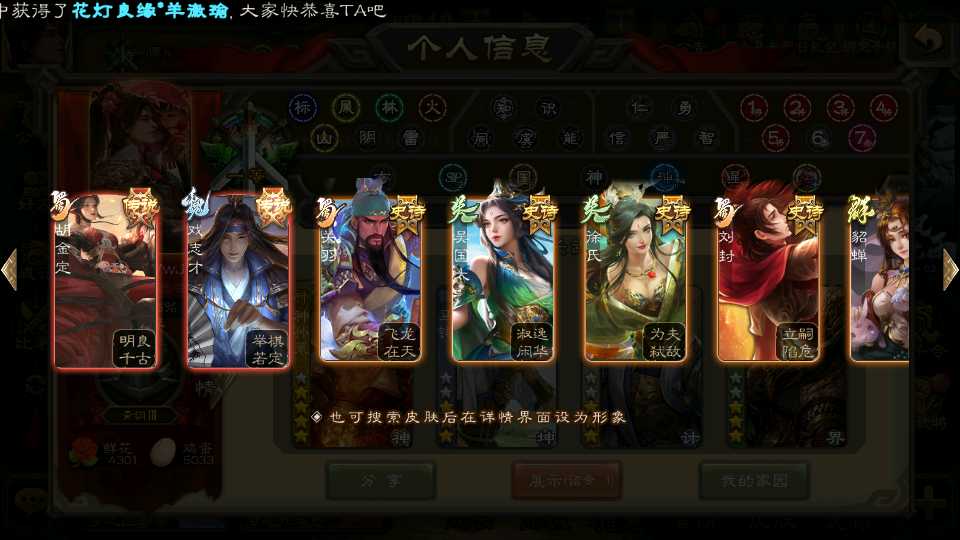Screen dimensions: 960x540
Task: Choose the 戏志才 举棋若定 skin card
Action: point(238,282)
